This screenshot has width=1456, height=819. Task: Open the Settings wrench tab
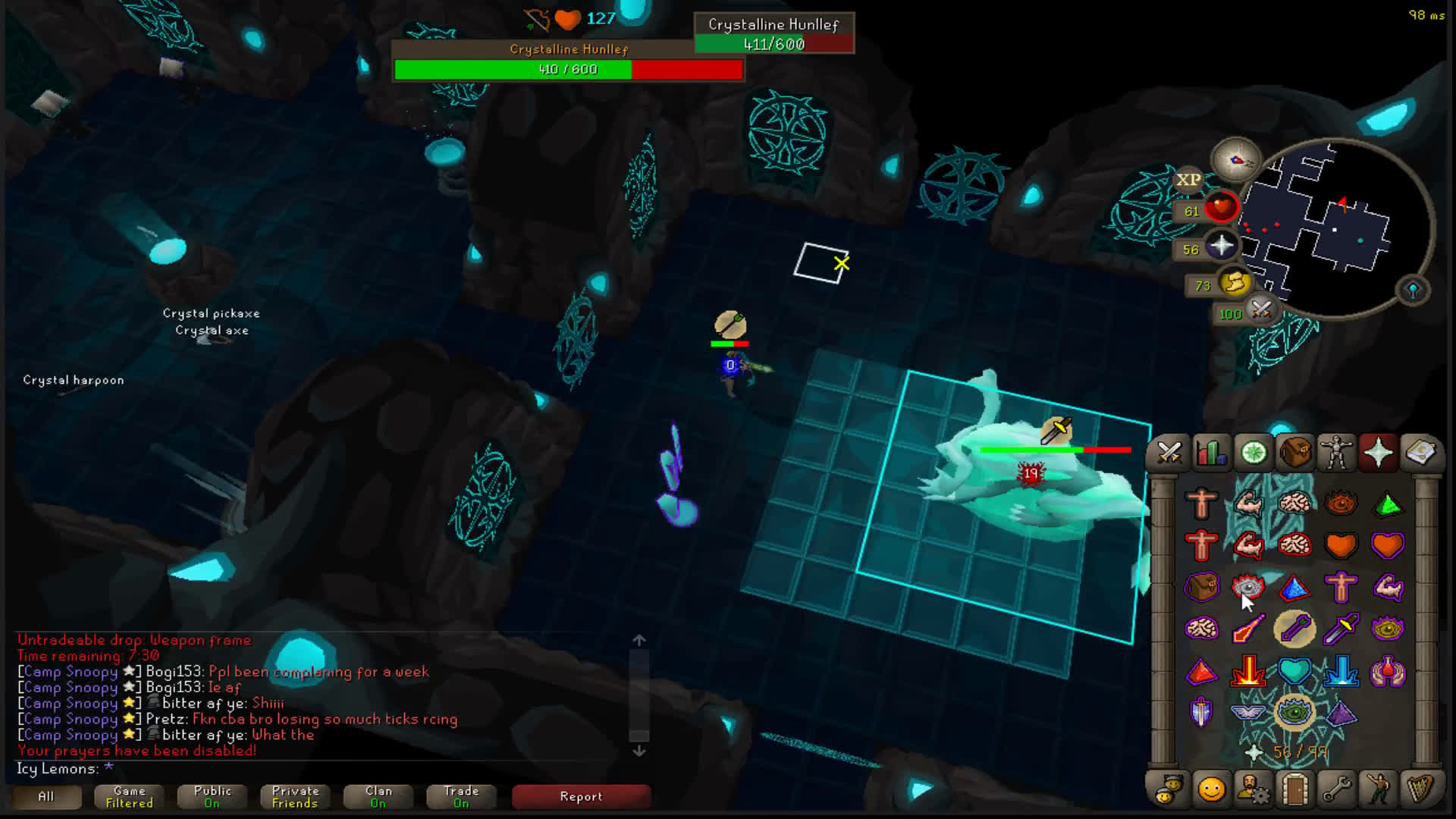(1336, 789)
